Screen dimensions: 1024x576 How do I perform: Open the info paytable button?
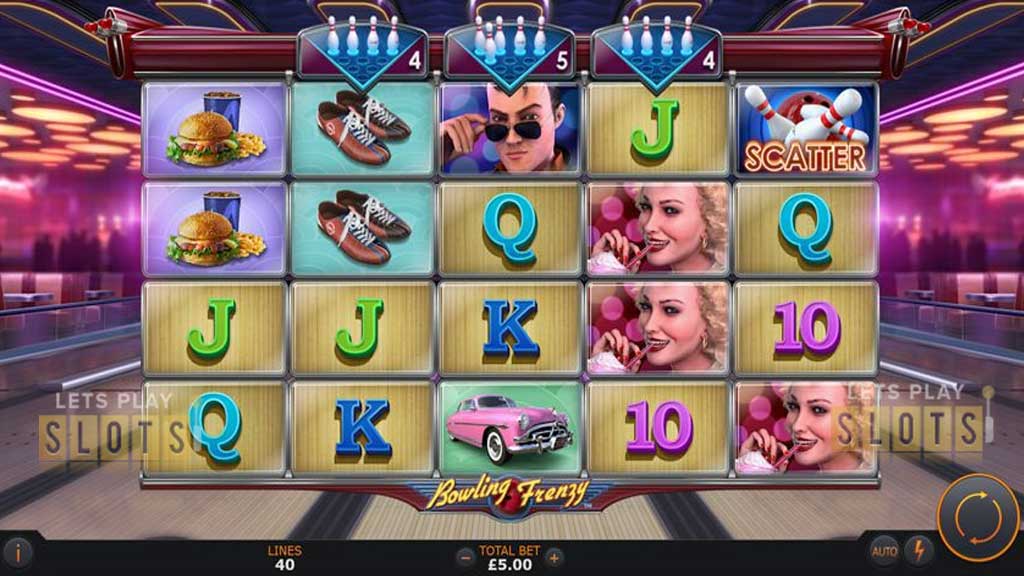pyautogui.click(x=18, y=553)
